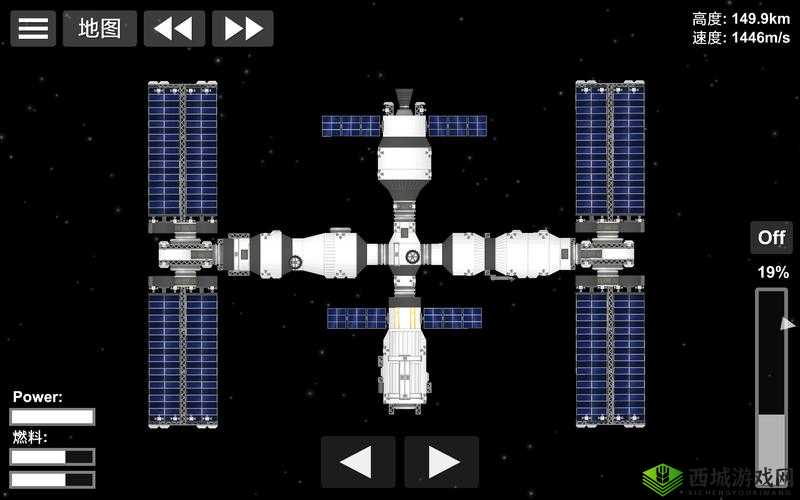Image resolution: width=800 pixels, height=500 pixels.
Task: Open the hamburger menu
Action: [x=33, y=28]
